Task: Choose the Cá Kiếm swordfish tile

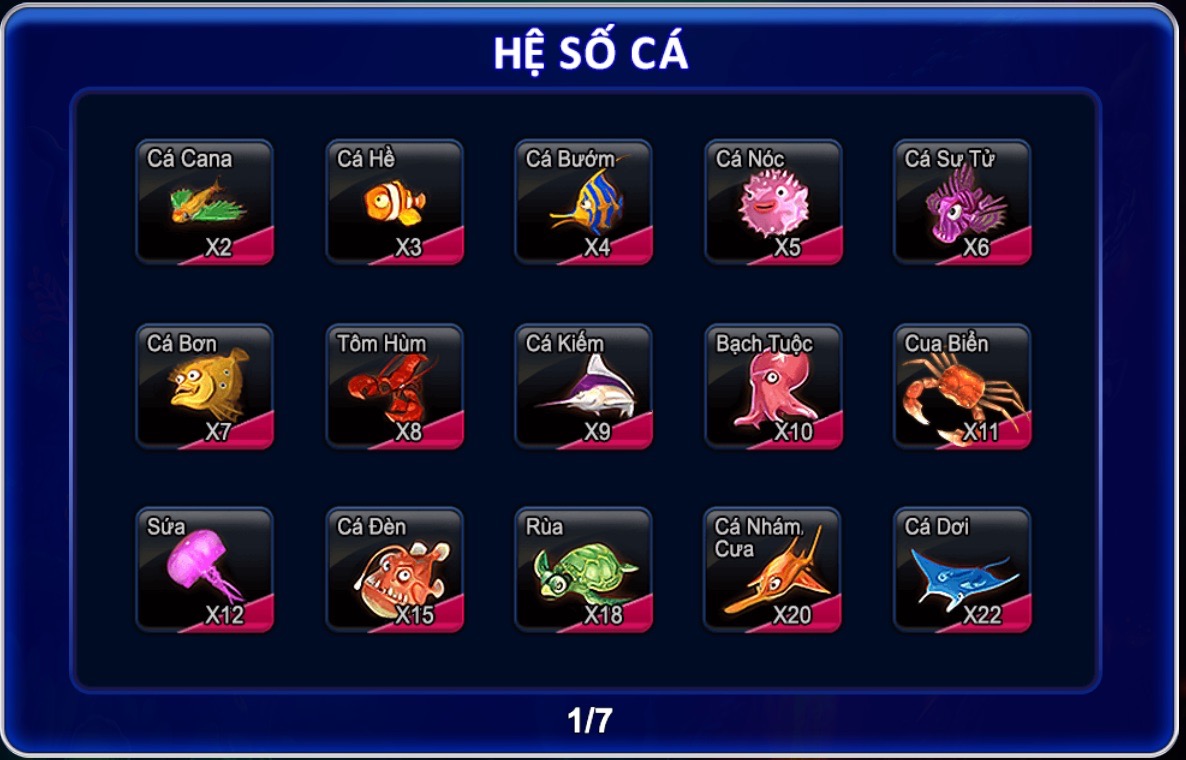Action: coord(583,386)
